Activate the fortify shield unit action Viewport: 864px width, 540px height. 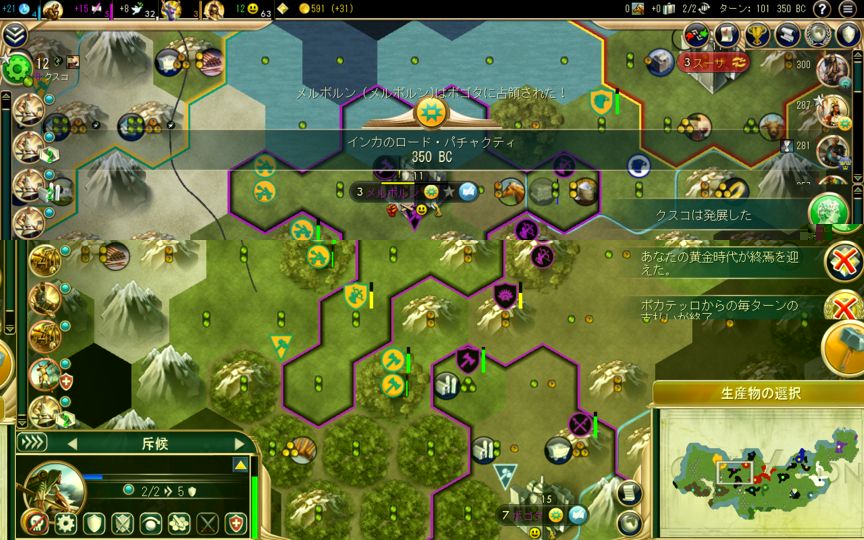94,522
